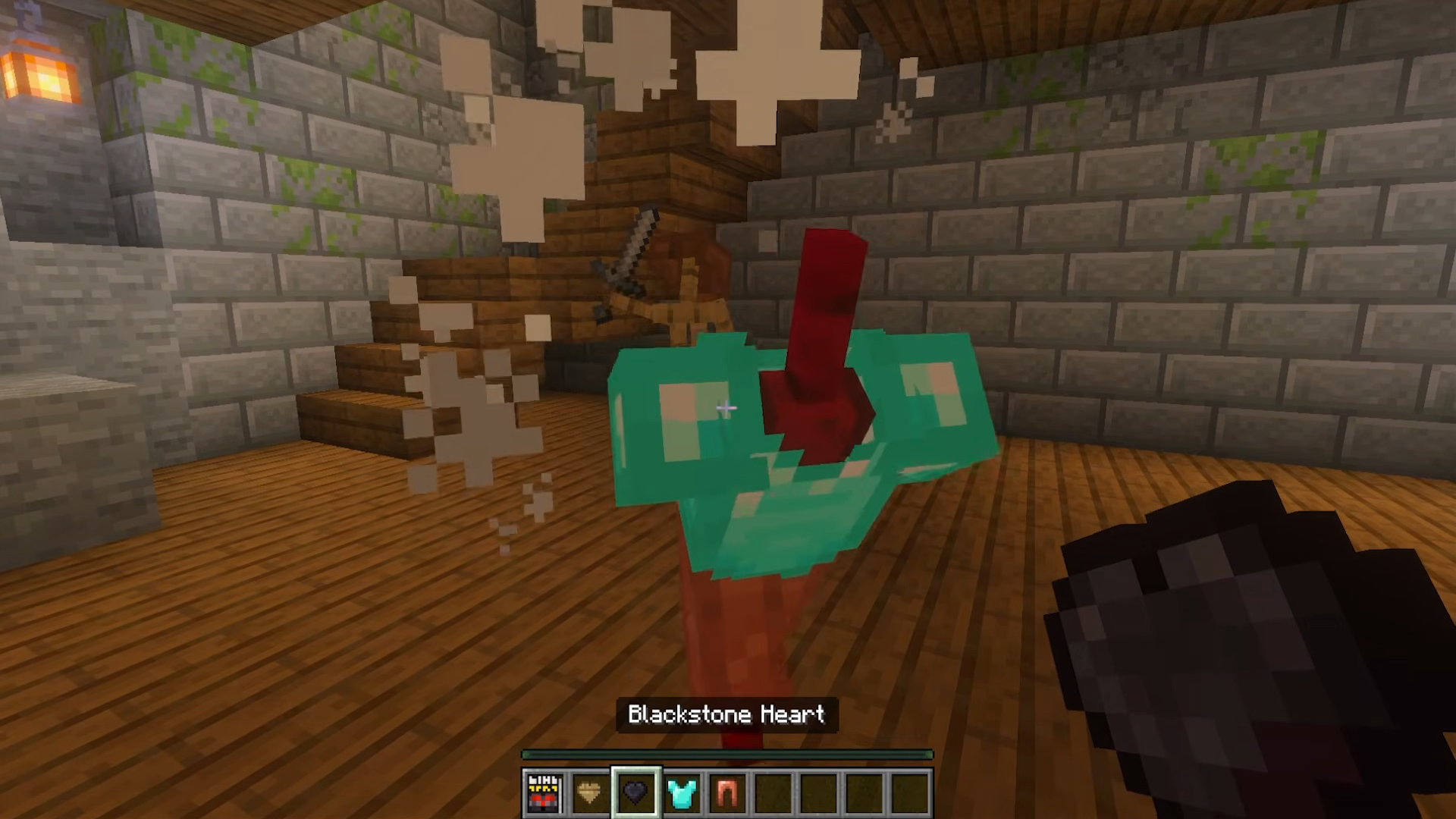Select the Blackstone Heart hotbar slot

635,793
